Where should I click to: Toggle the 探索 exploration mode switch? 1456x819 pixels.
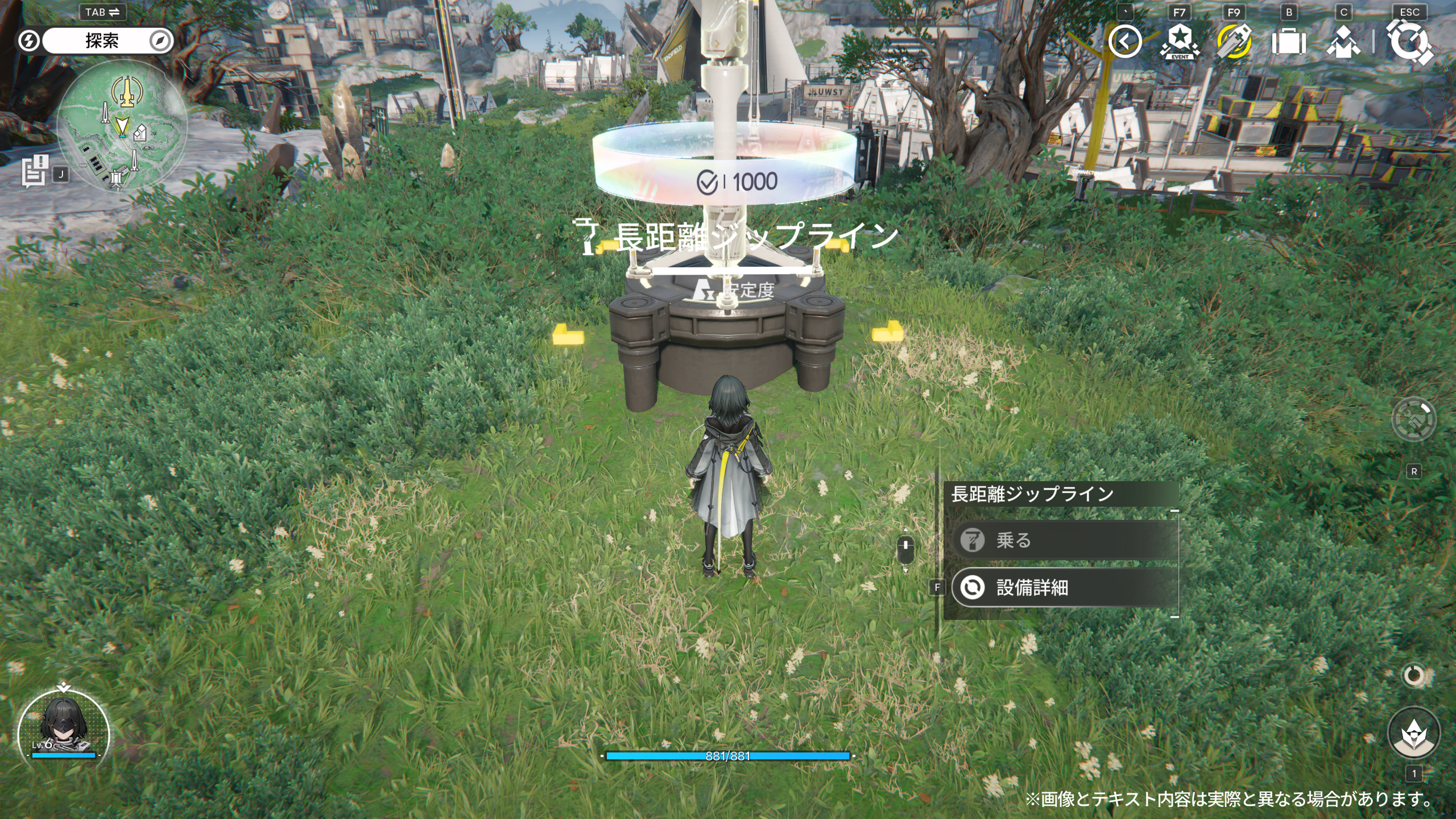(x=102, y=41)
